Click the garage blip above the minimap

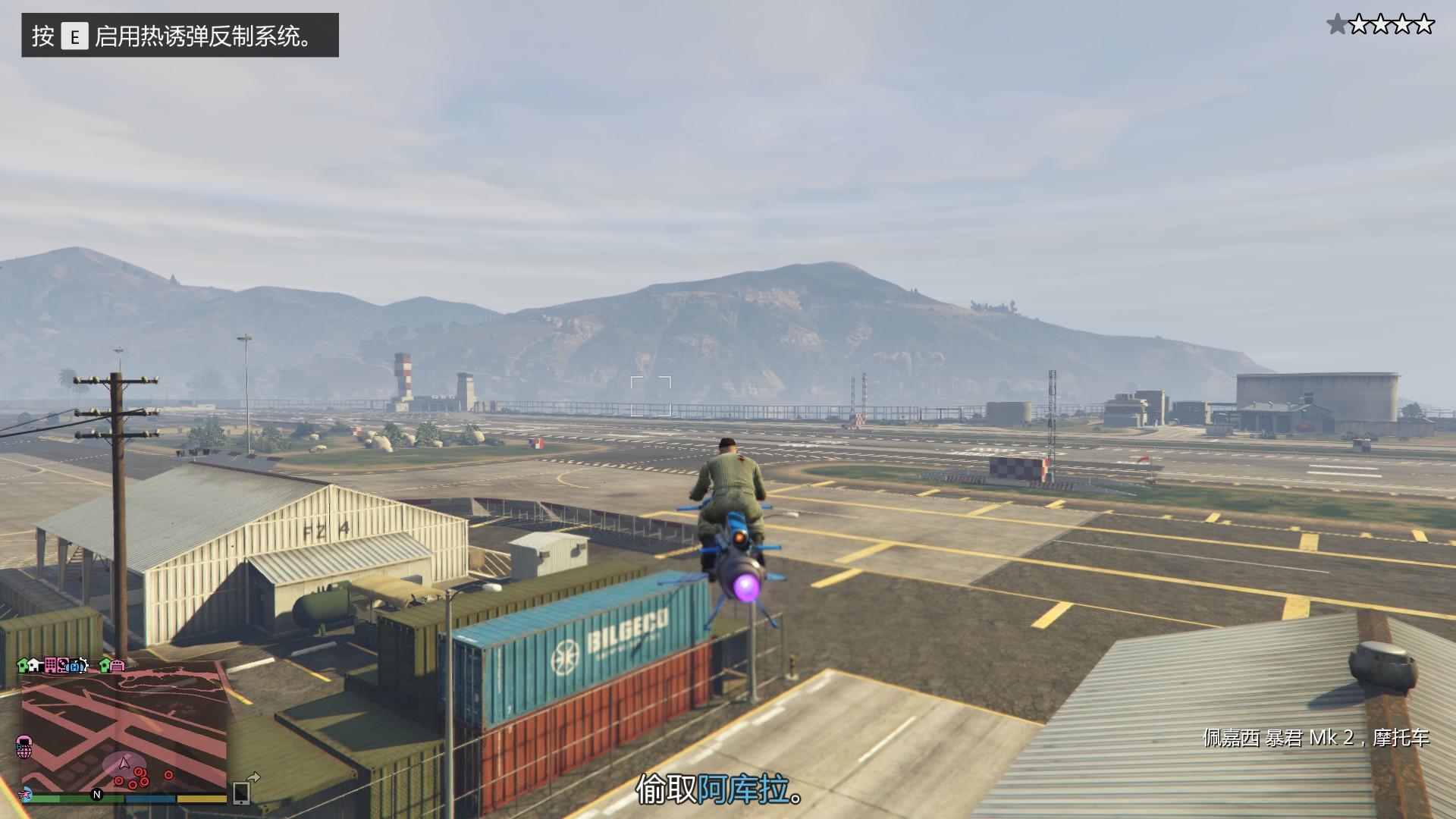tap(118, 666)
